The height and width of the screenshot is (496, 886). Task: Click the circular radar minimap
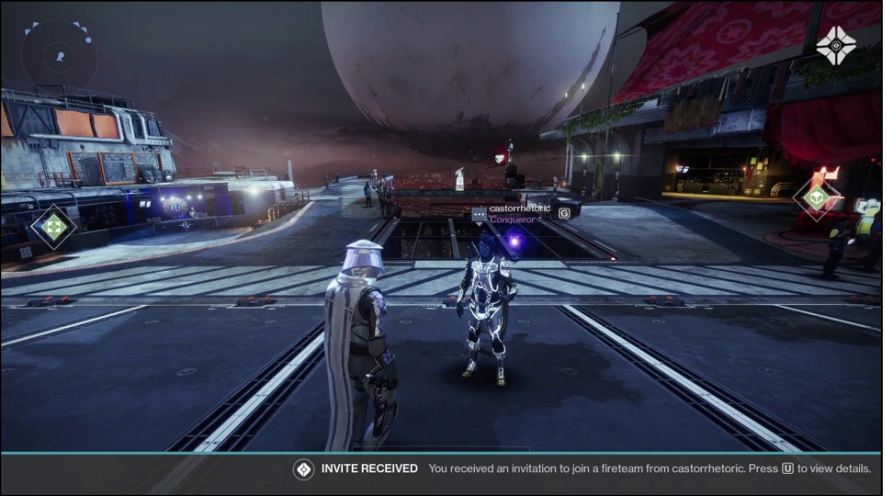pyautogui.click(x=58, y=55)
